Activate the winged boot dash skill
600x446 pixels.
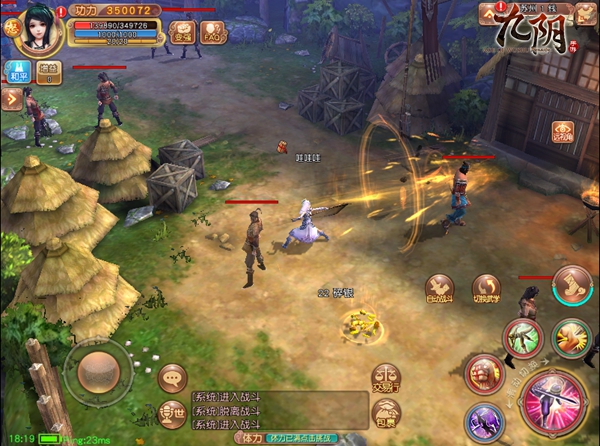click(571, 285)
